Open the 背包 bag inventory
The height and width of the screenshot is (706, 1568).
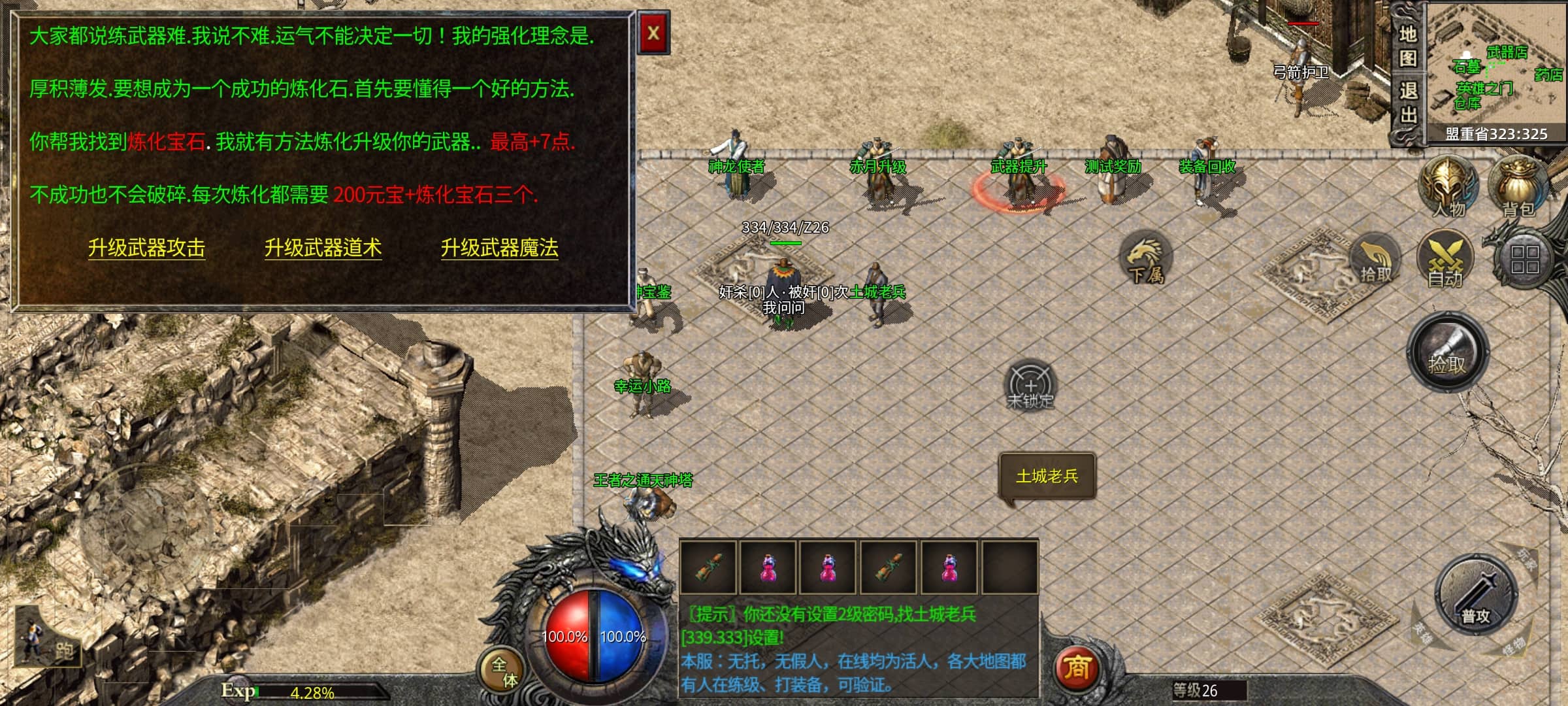pyautogui.click(x=1518, y=188)
